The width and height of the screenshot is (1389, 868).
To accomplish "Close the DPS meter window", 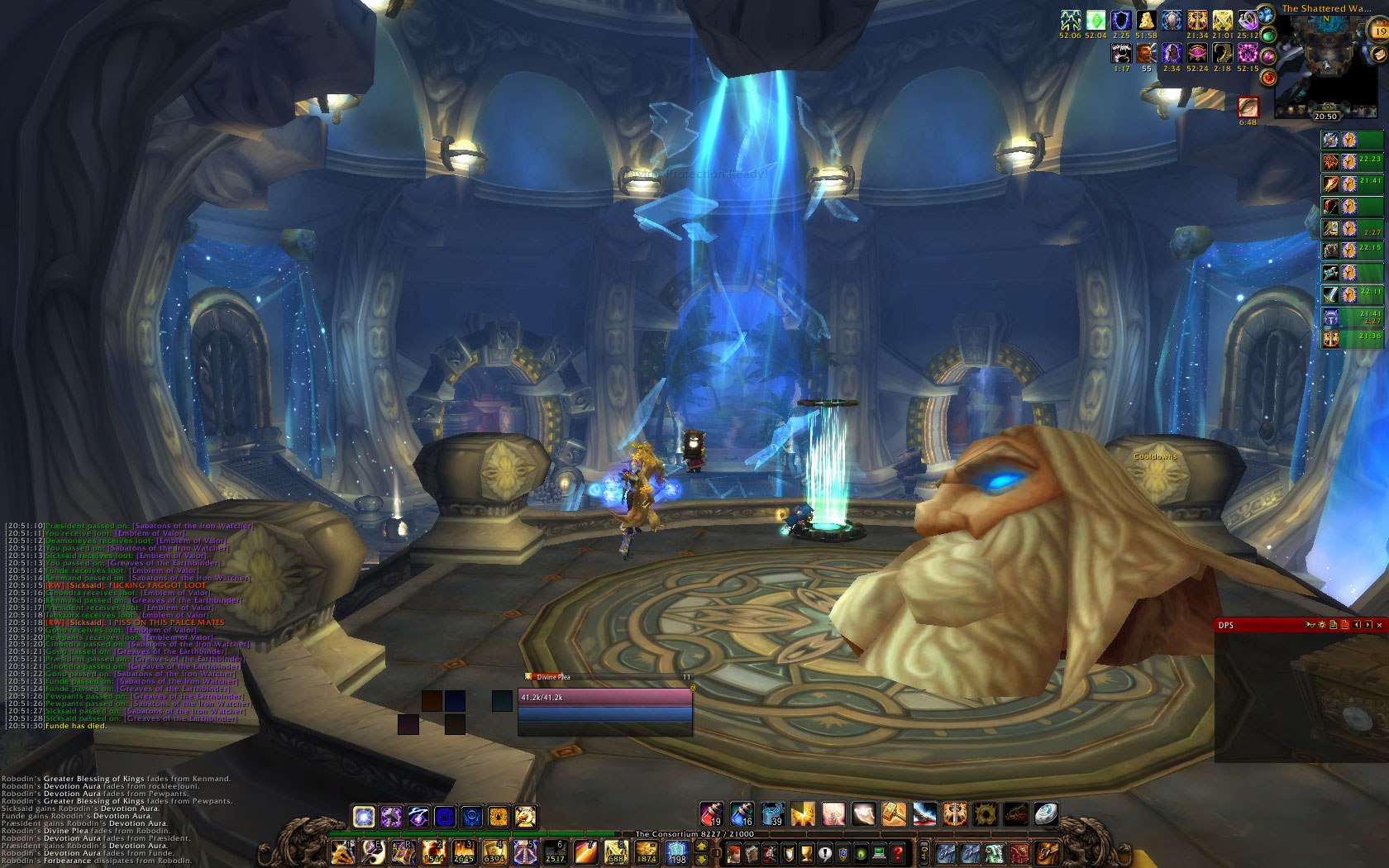I will pyautogui.click(x=1379, y=625).
